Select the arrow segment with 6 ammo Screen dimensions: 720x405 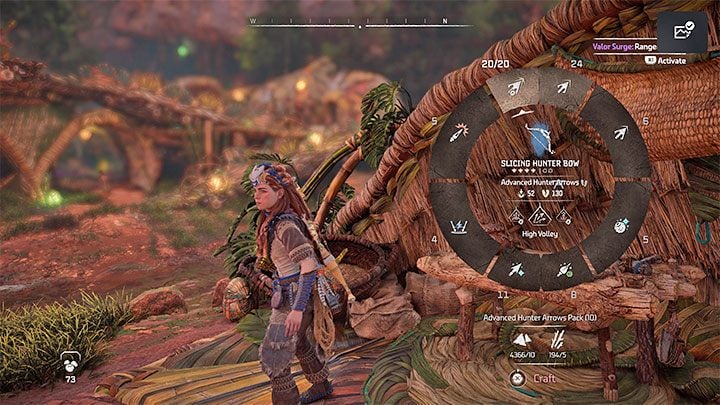coord(619,133)
